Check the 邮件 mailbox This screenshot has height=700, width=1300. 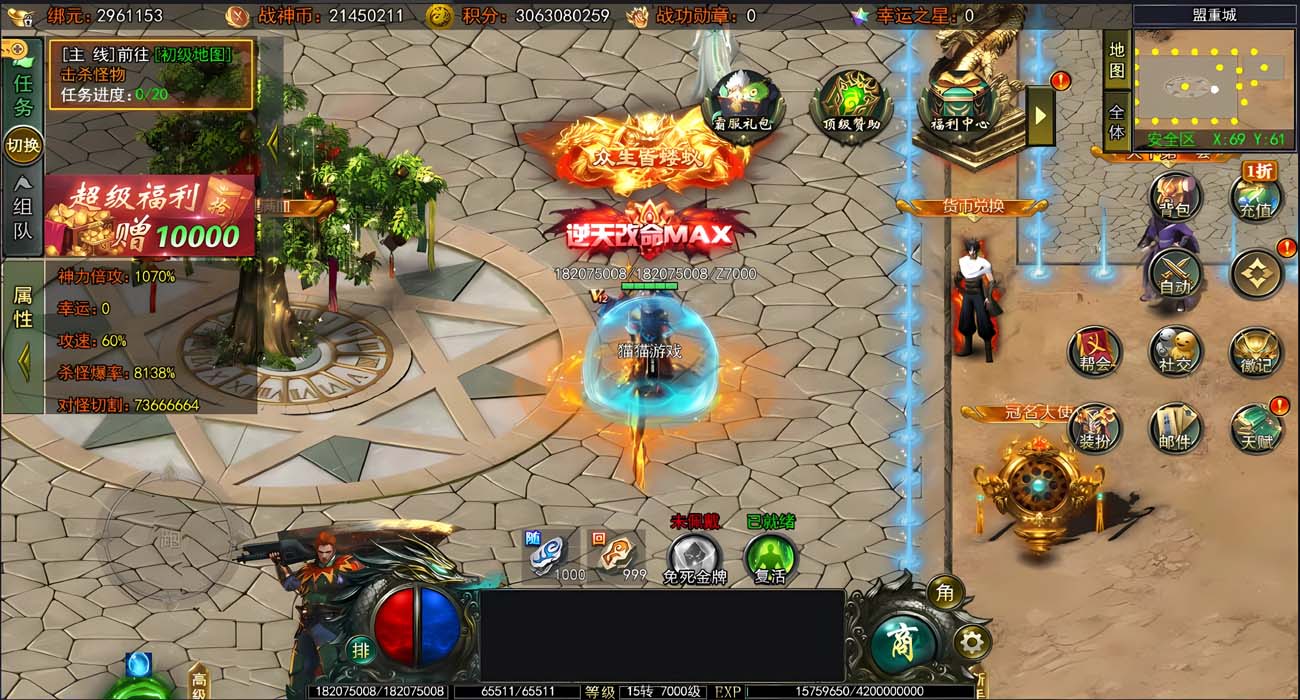1174,428
